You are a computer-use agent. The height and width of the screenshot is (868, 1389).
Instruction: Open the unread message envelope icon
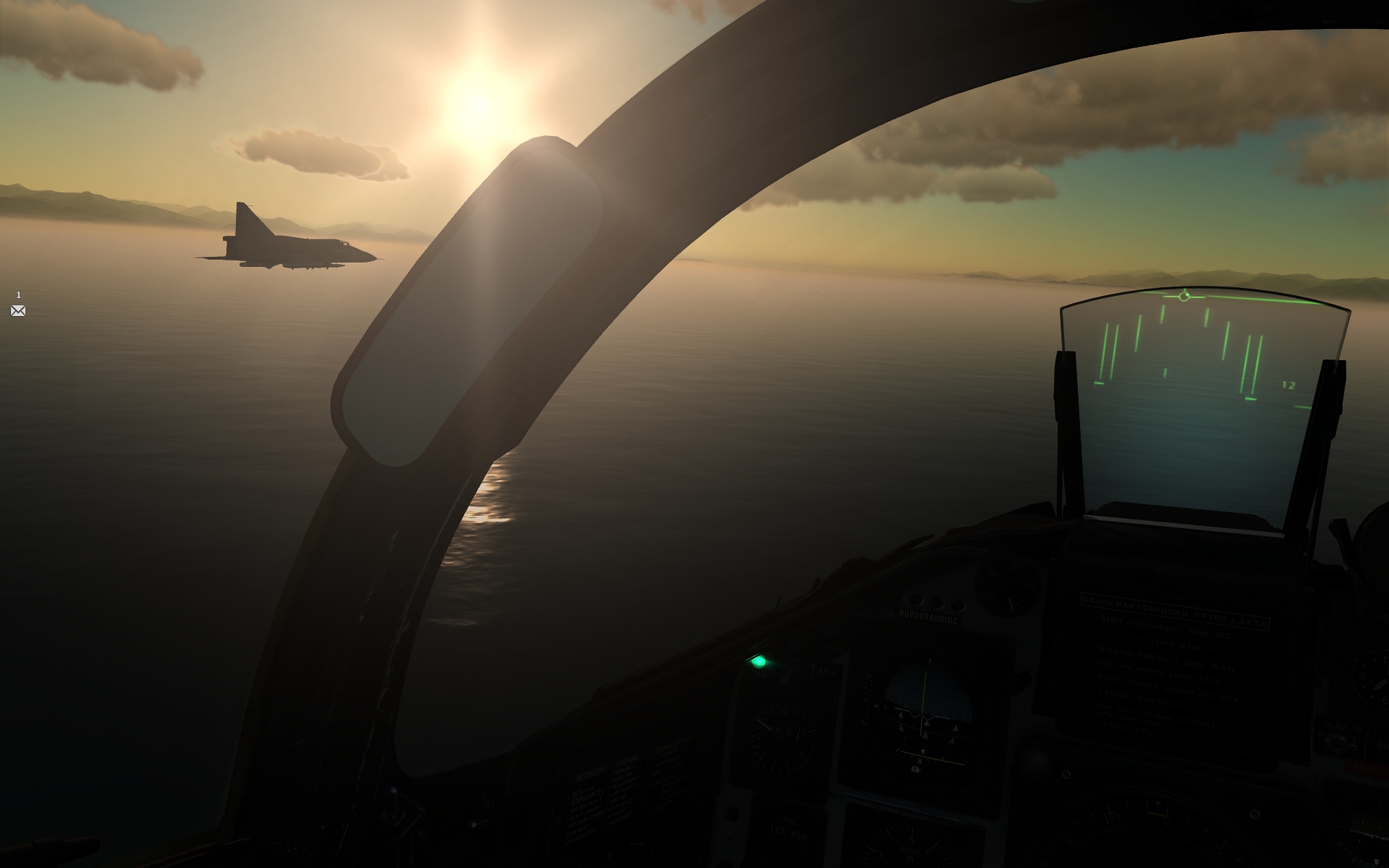pyautogui.click(x=17, y=311)
